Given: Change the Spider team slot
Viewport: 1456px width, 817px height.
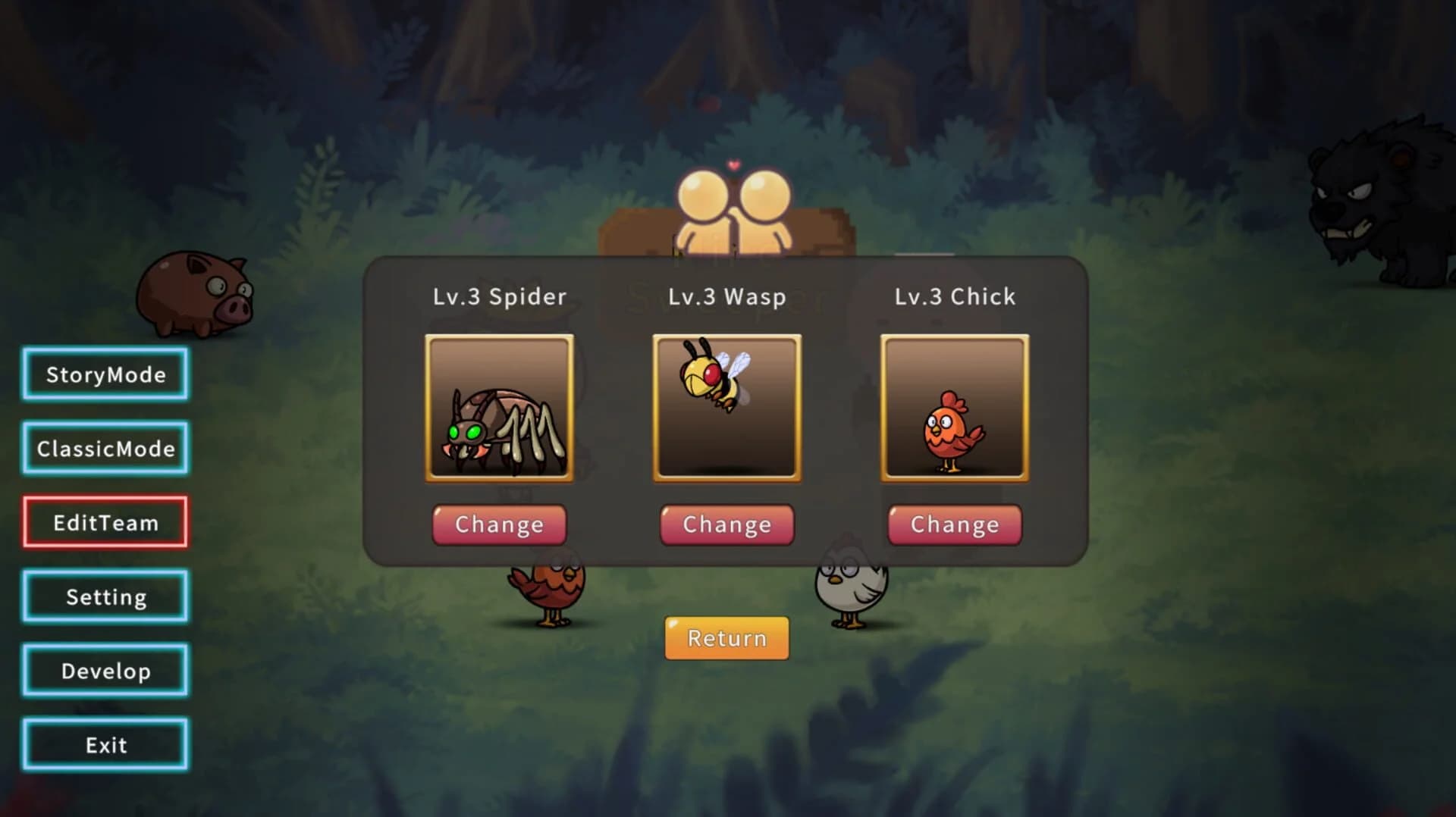Looking at the screenshot, I should point(499,524).
